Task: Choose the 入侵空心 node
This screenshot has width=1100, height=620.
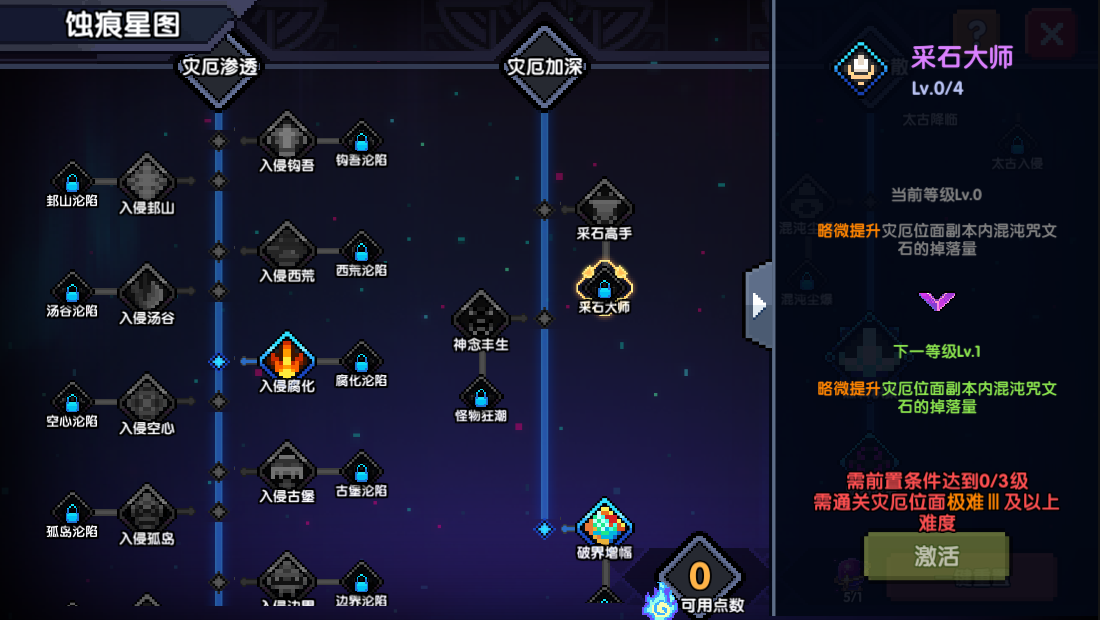Action: [x=147, y=402]
